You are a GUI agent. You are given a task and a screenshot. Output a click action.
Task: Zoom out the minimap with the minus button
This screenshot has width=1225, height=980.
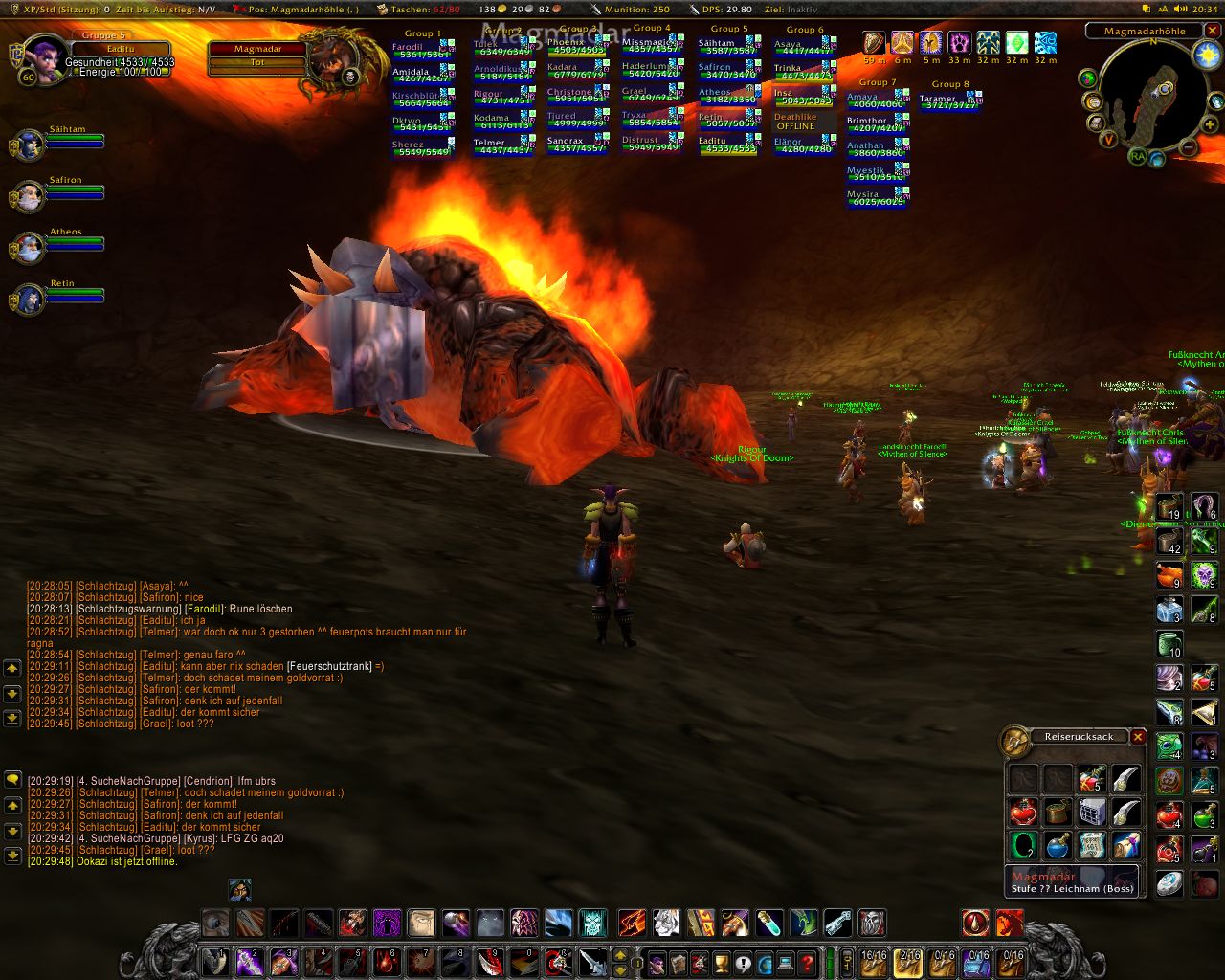point(1187,147)
